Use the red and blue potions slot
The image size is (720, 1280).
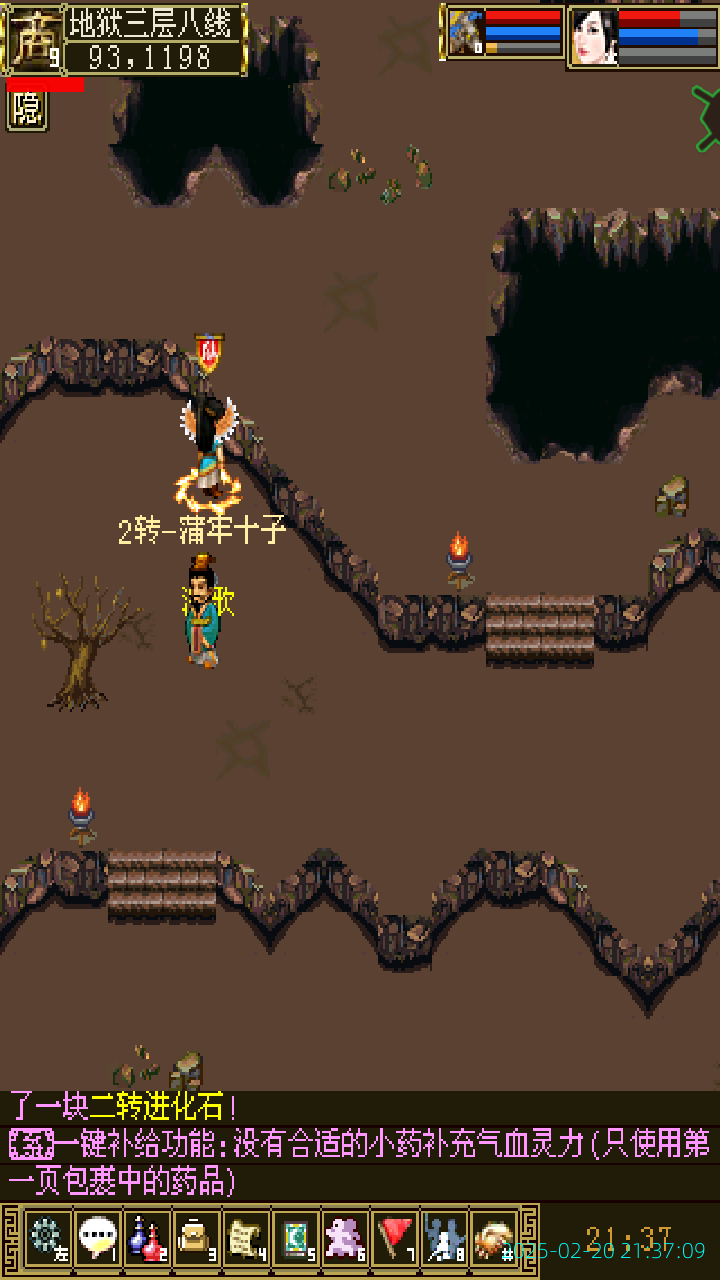(x=147, y=1238)
